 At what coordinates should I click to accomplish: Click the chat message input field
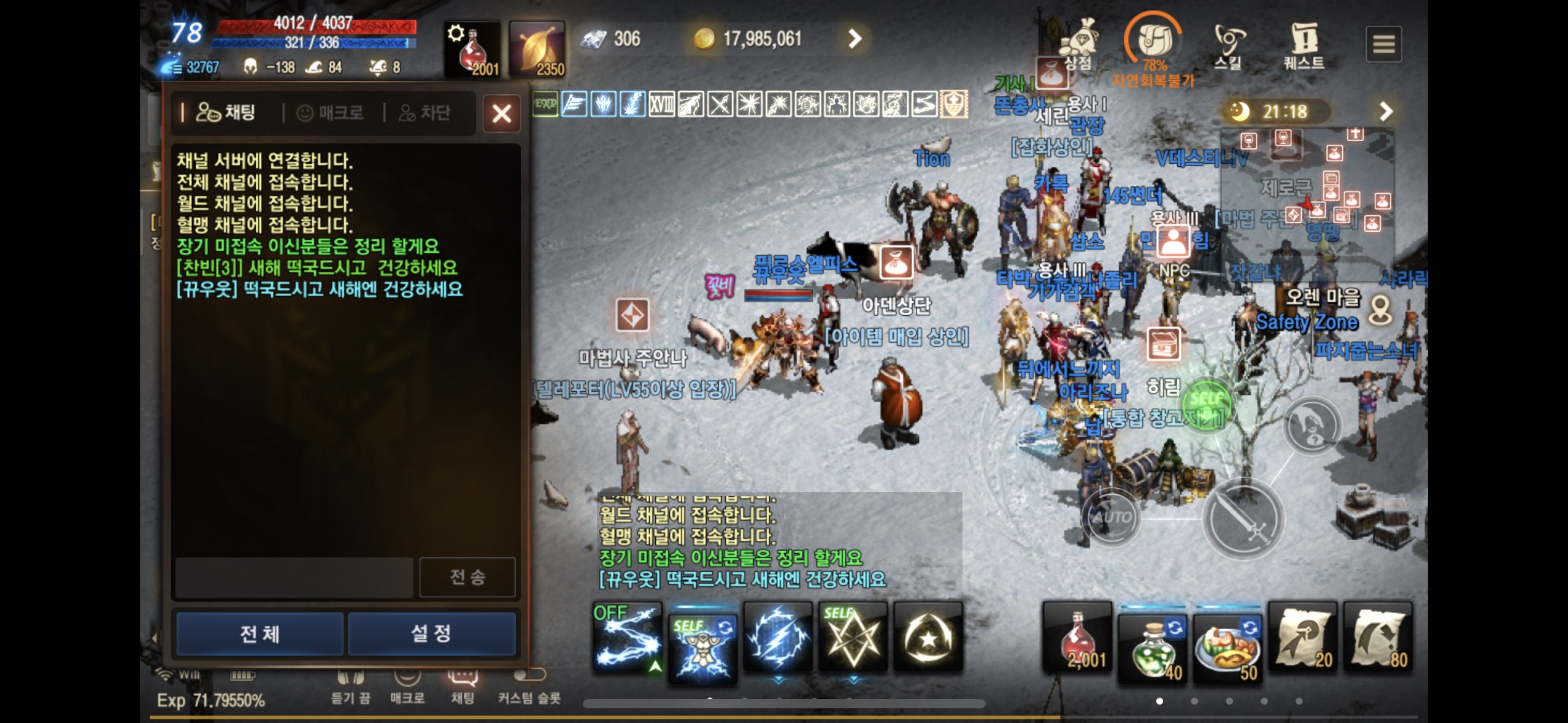pyautogui.click(x=294, y=577)
